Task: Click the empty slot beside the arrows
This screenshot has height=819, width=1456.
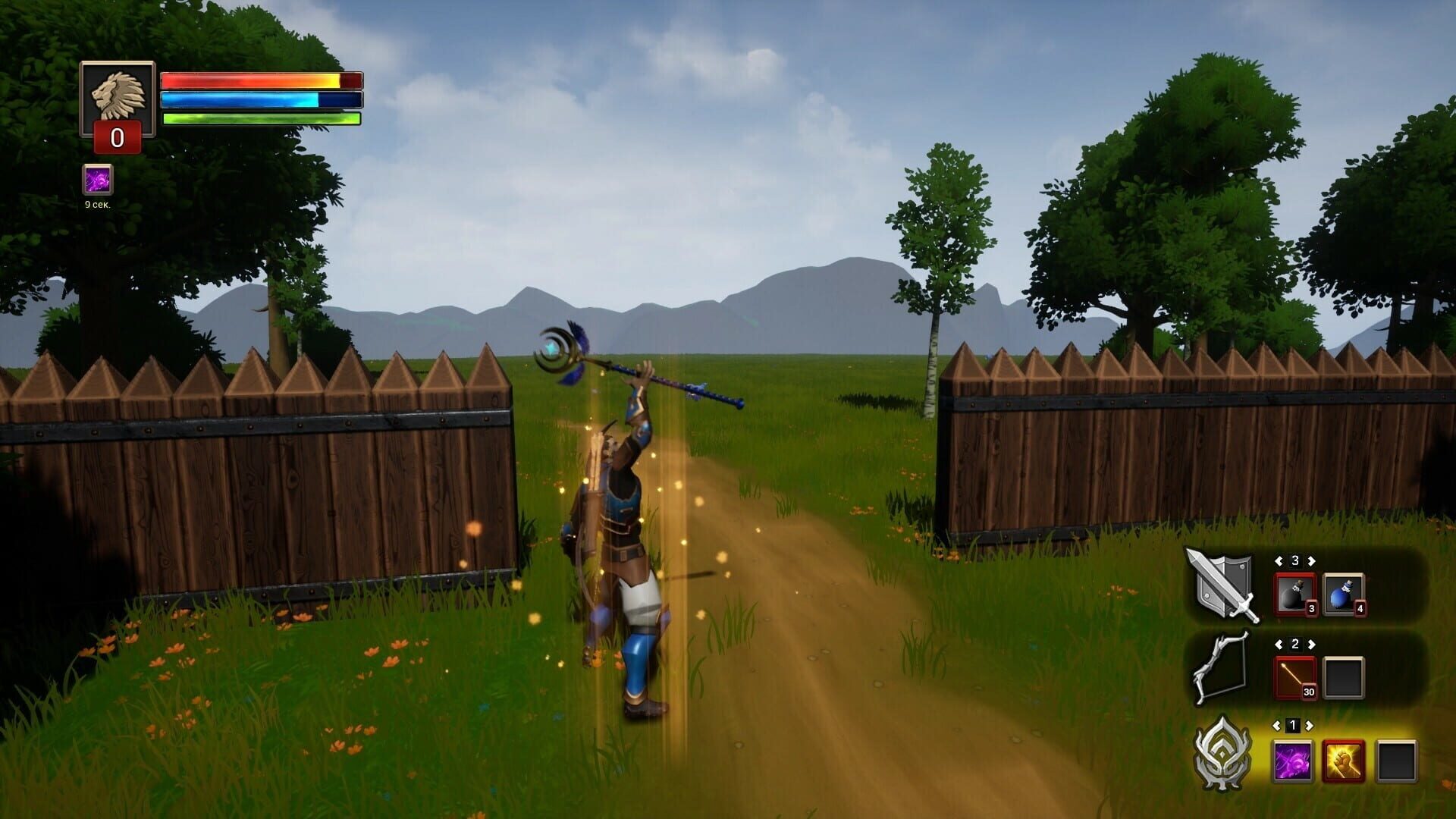Action: [1344, 677]
